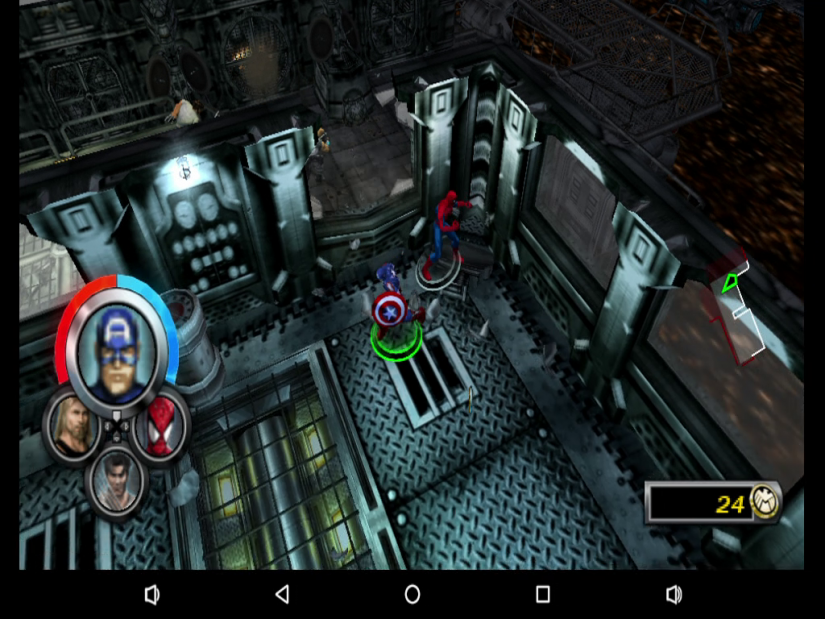Screen dimensions: 825x619
Task: Switch to the Spider-Man character portrait
Action: click(160, 428)
